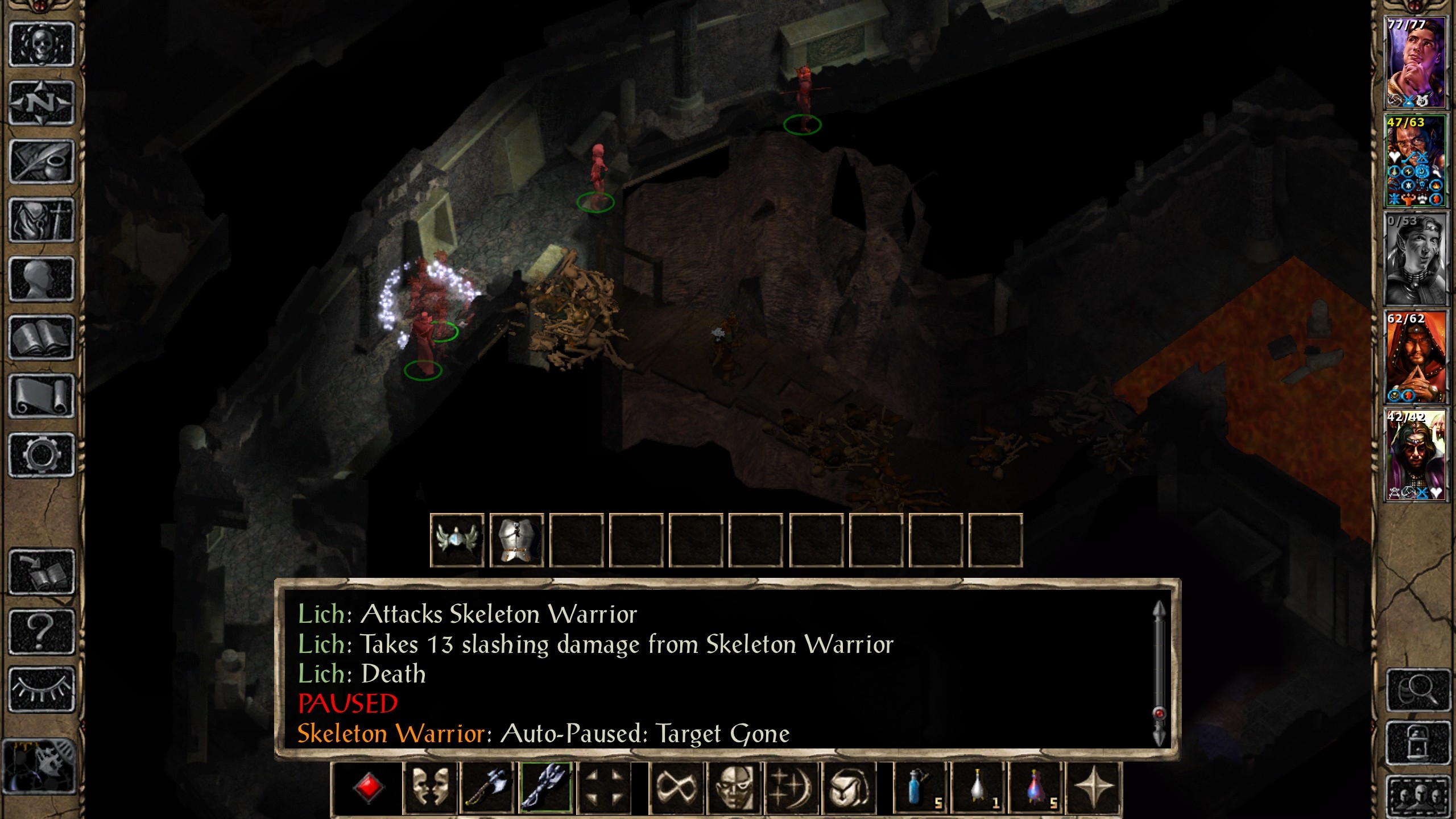Open the mage spellbook

point(42,338)
